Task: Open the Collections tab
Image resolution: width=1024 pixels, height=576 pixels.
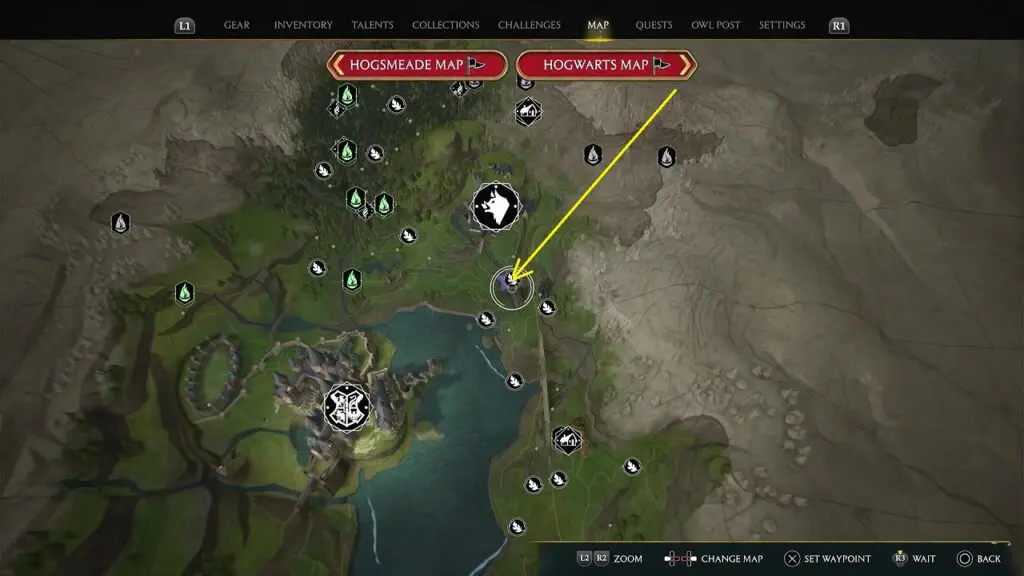Action: click(x=443, y=25)
